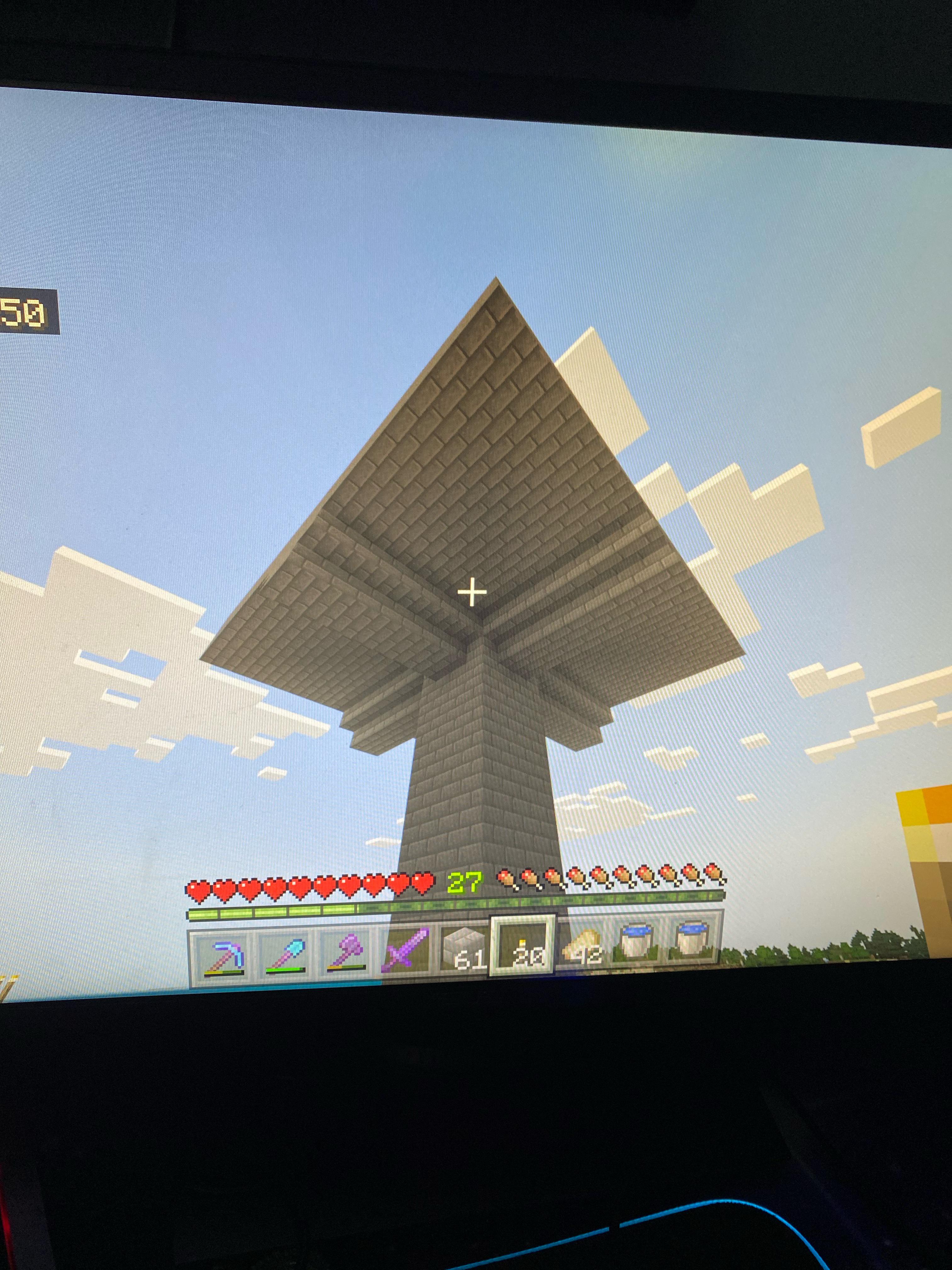Click the durability bar under the pickaxe
952x1270 pixels.
point(223,972)
